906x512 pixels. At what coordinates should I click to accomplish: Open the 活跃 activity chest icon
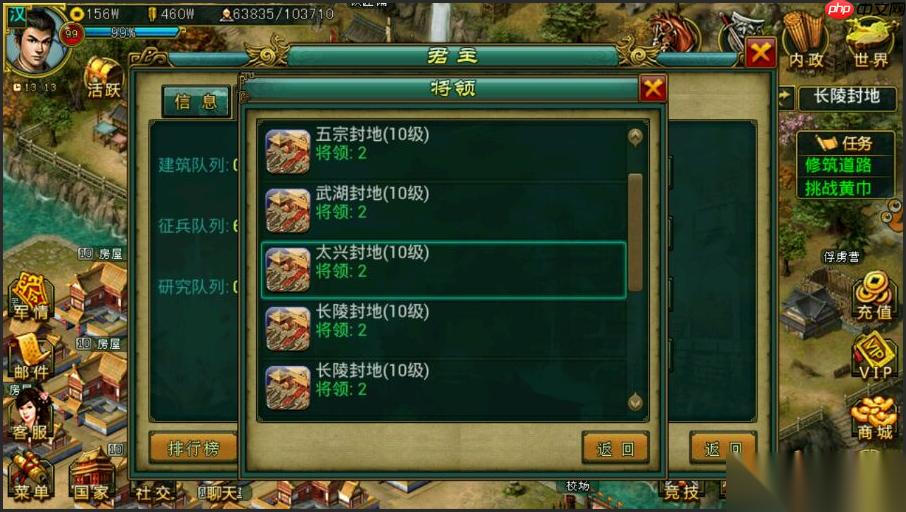click(103, 77)
